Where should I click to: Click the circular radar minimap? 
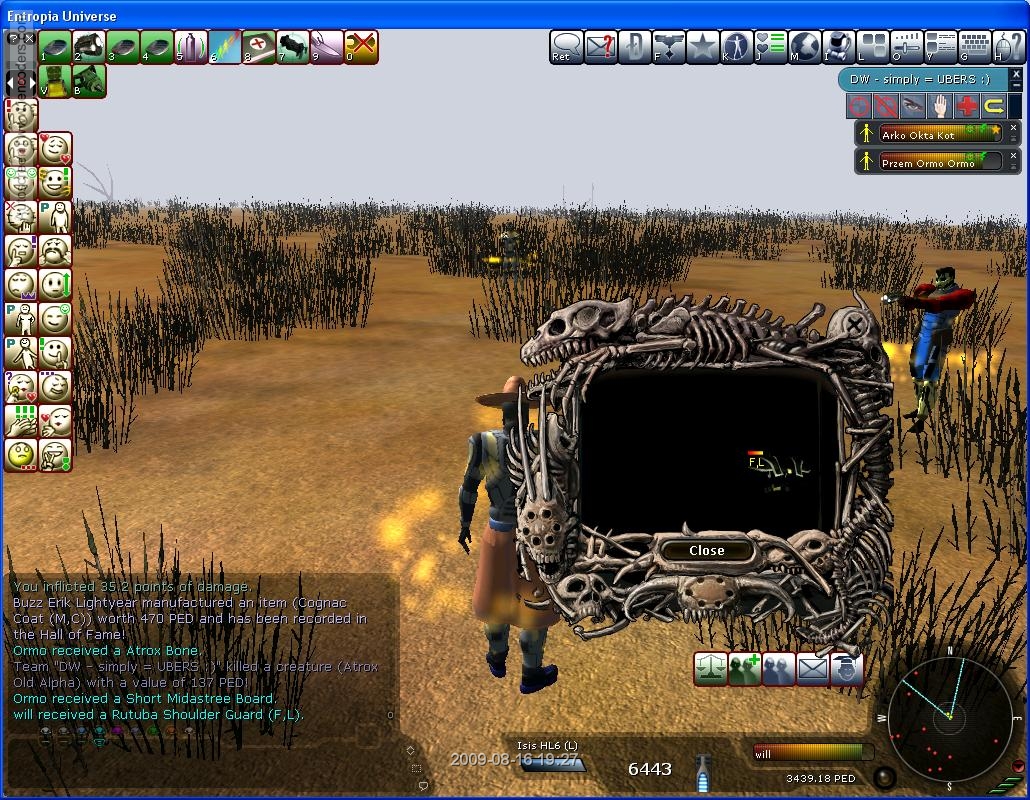click(949, 716)
